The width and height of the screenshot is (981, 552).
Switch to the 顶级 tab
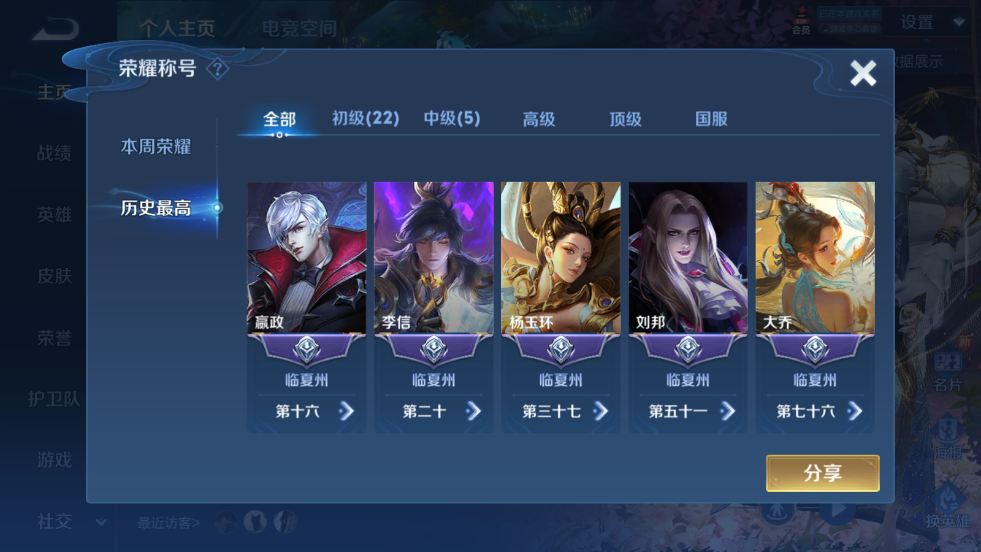pos(625,119)
